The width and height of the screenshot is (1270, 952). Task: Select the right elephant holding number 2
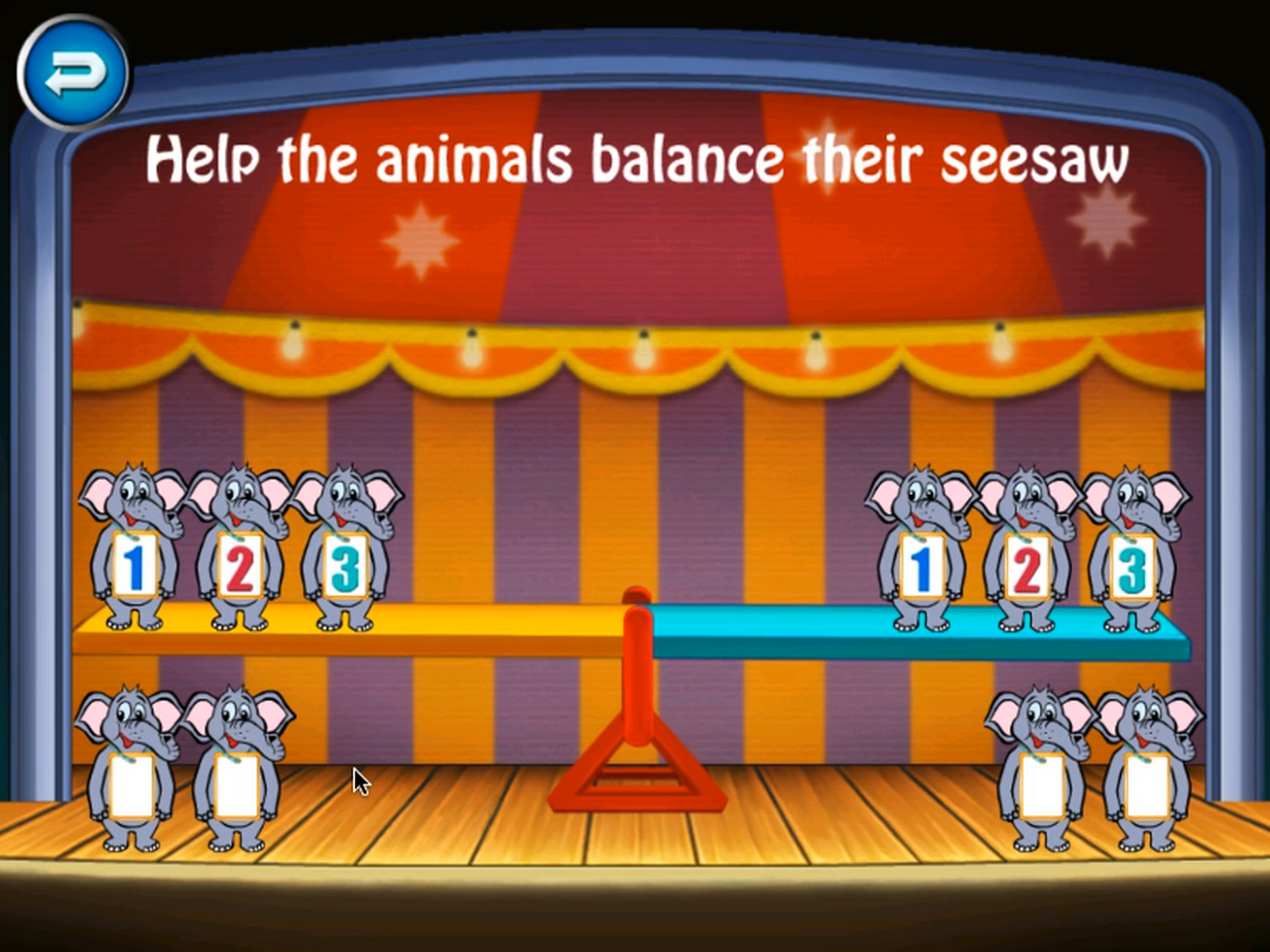1027,560
